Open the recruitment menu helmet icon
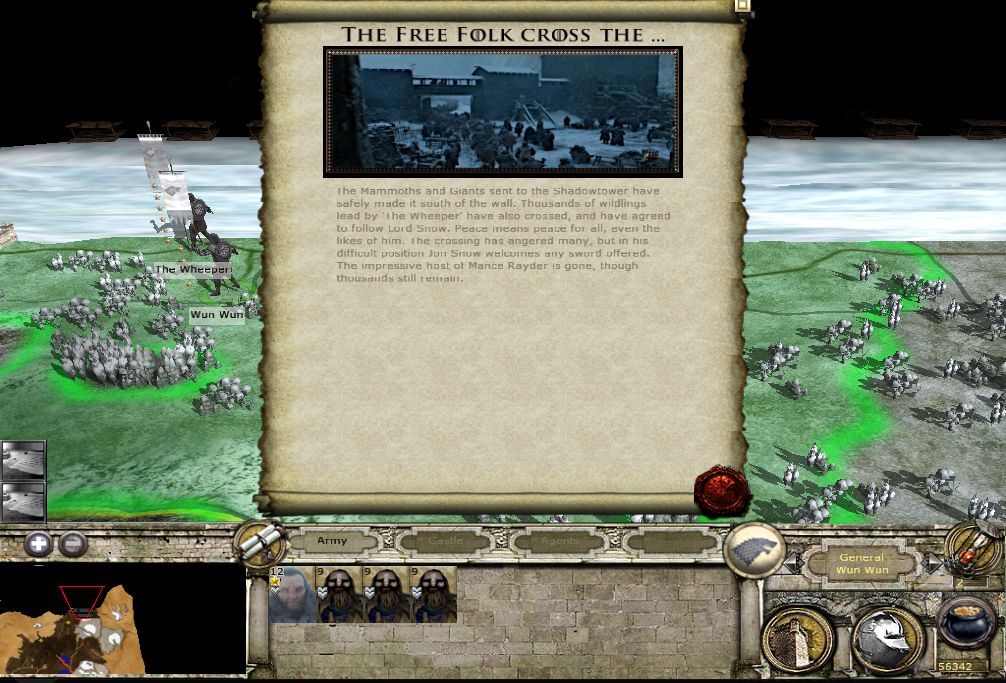Image resolution: width=1006 pixels, height=683 pixels. point(887,638)
